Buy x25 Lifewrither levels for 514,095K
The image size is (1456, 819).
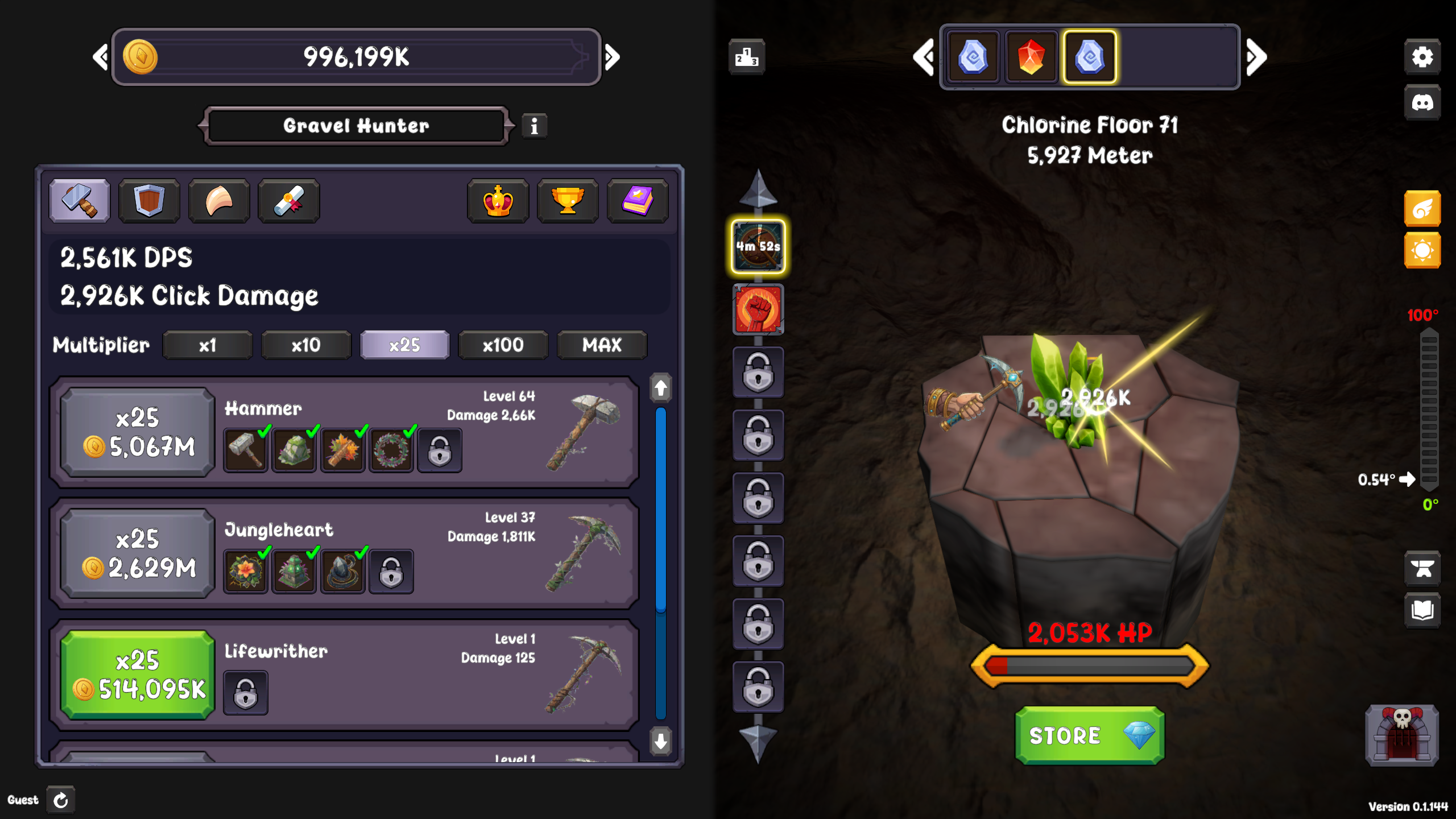[138, 675]
